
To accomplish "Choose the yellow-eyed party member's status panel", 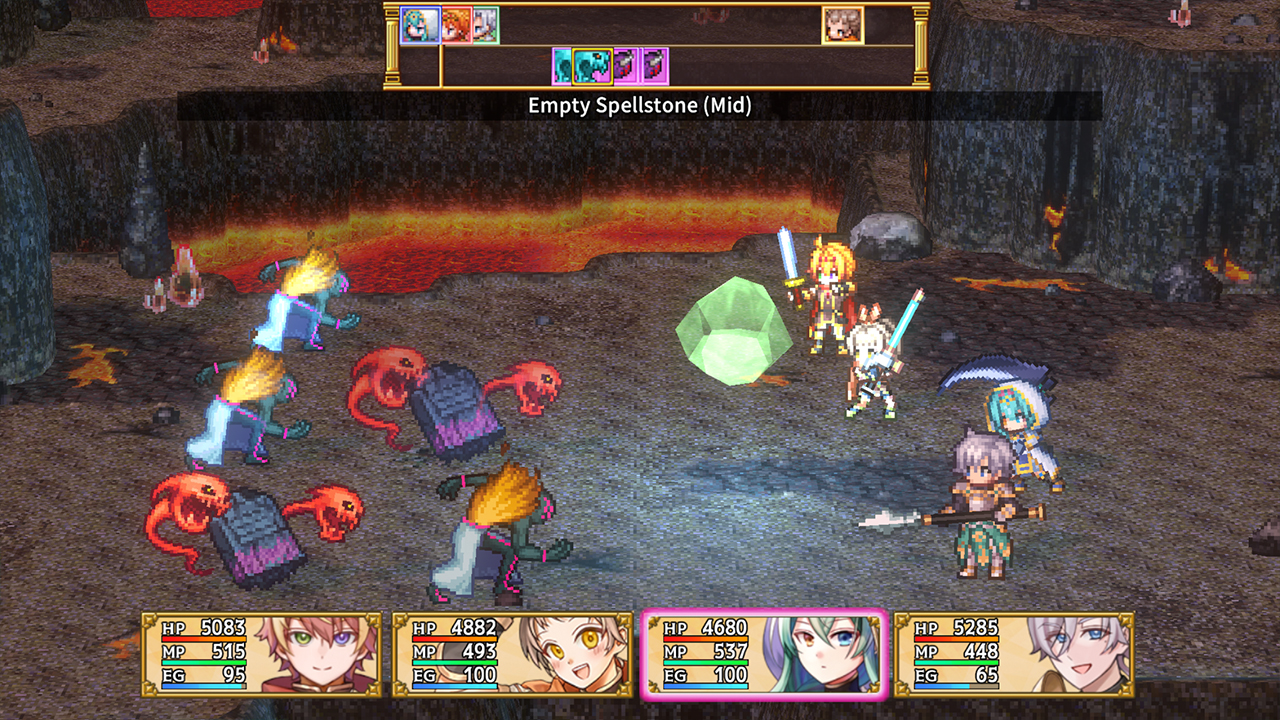I will pyautogui.click(x=511, y=654).
